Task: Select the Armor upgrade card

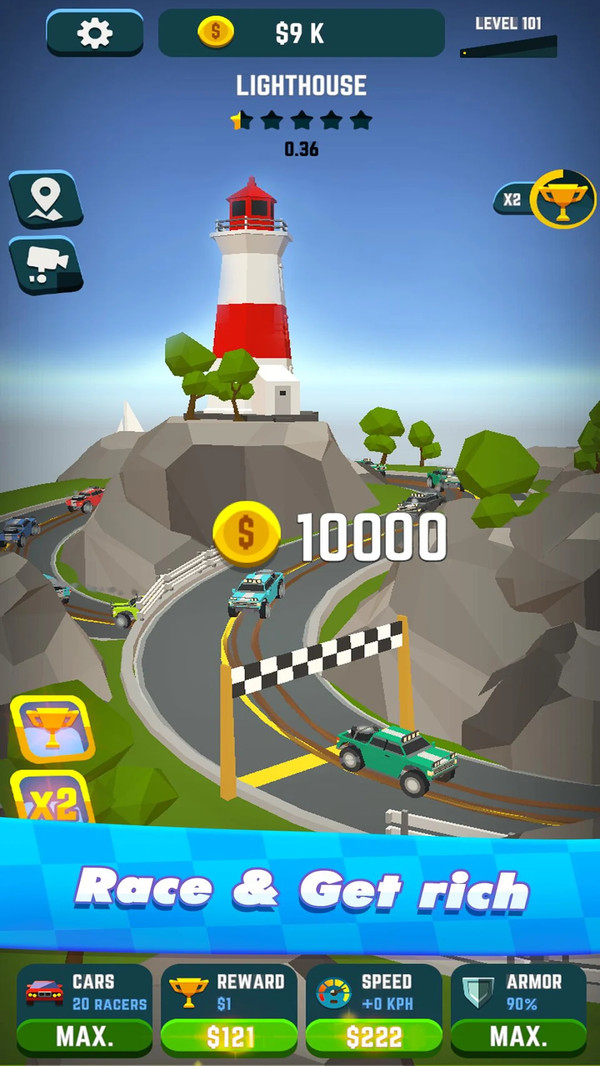Action: pos(518,1008)
